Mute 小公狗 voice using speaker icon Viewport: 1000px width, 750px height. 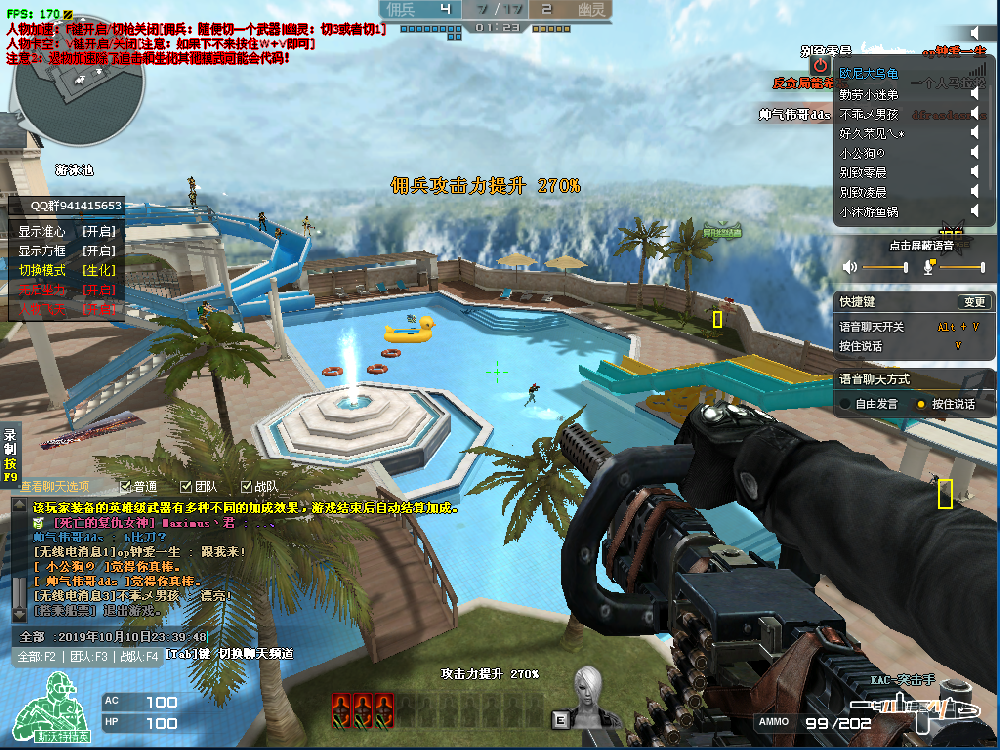[974, 153]
